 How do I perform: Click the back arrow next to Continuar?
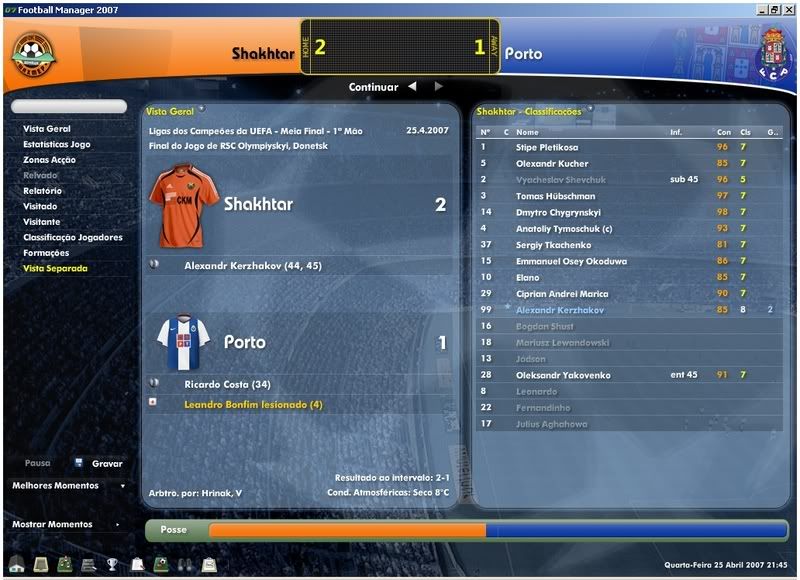coord(411,87)
